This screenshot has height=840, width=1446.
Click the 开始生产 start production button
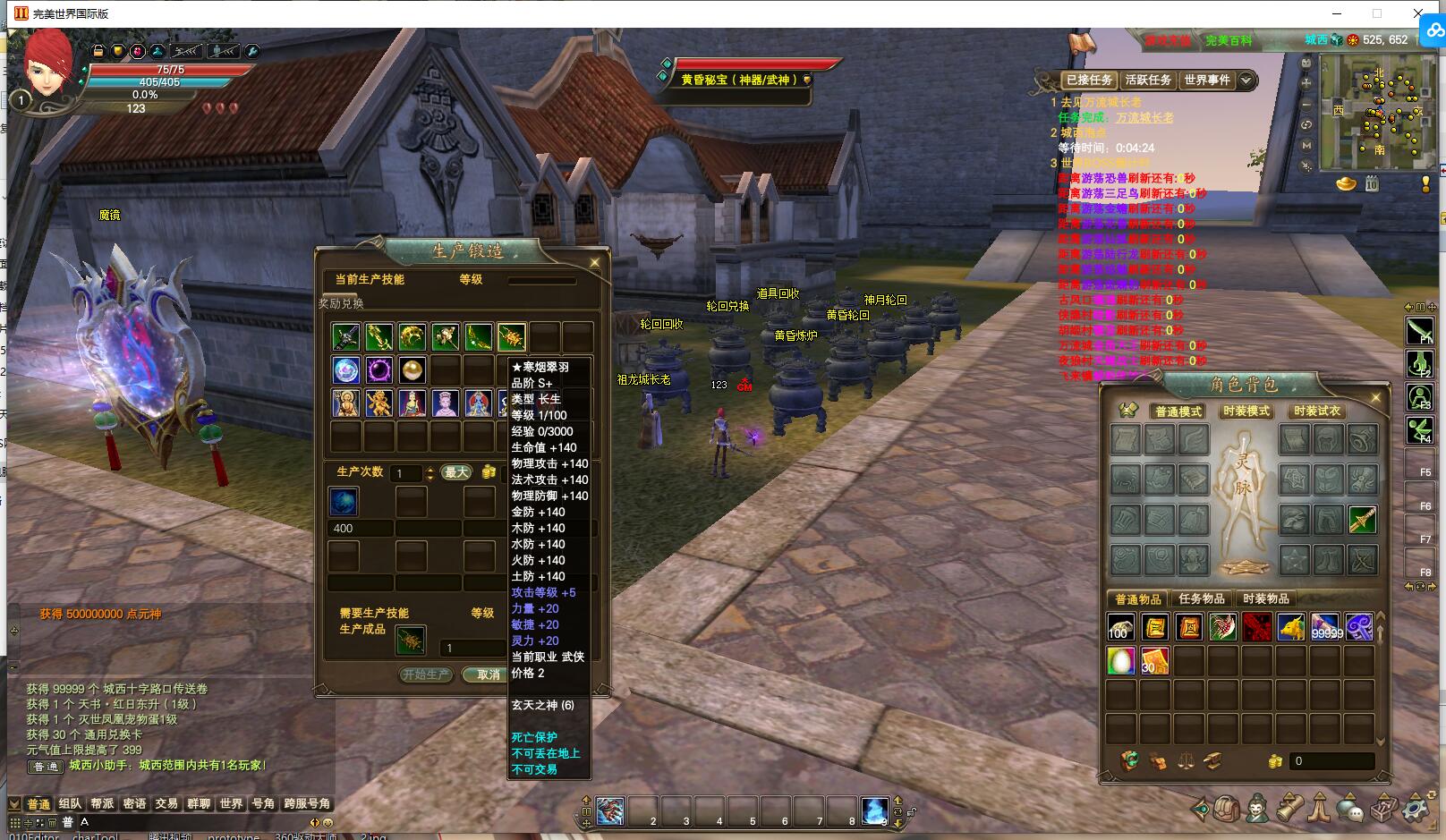[426, 675]
